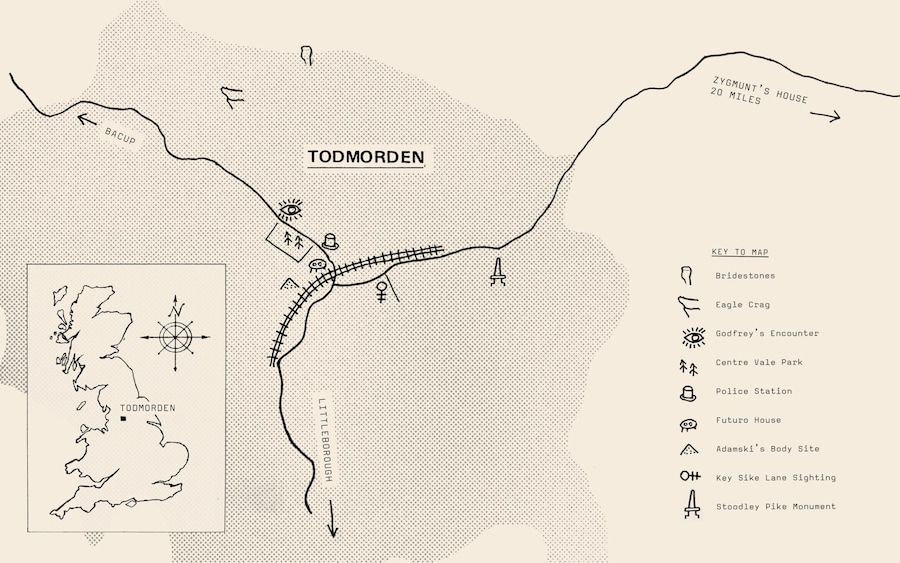Select the Futuro House saucer marker on the map
Image resolution: width=900 pixels, height=563 pixels.
point(319,265)
